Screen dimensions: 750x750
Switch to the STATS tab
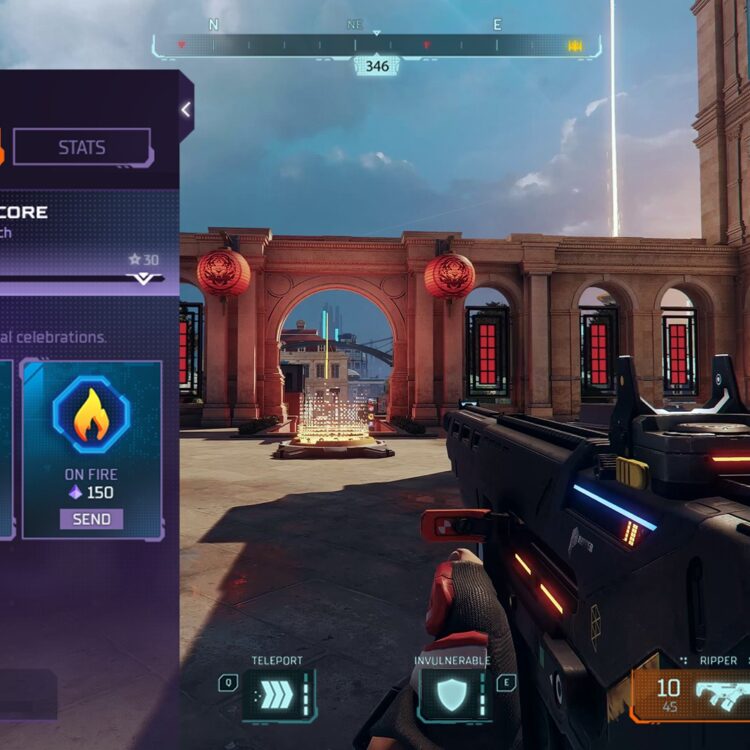[82, 147]
